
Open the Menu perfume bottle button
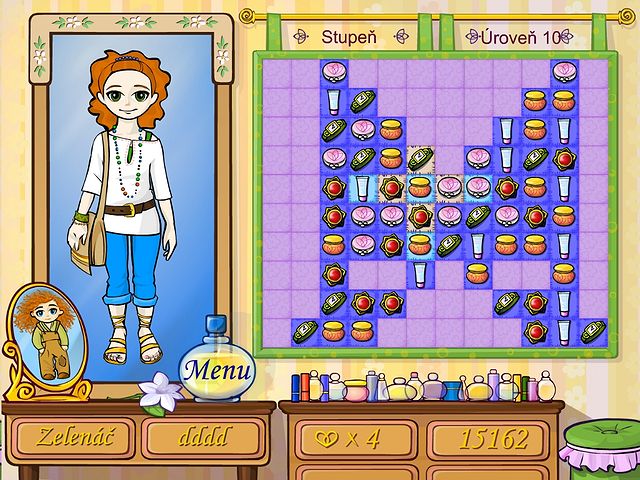click(216, 366)
